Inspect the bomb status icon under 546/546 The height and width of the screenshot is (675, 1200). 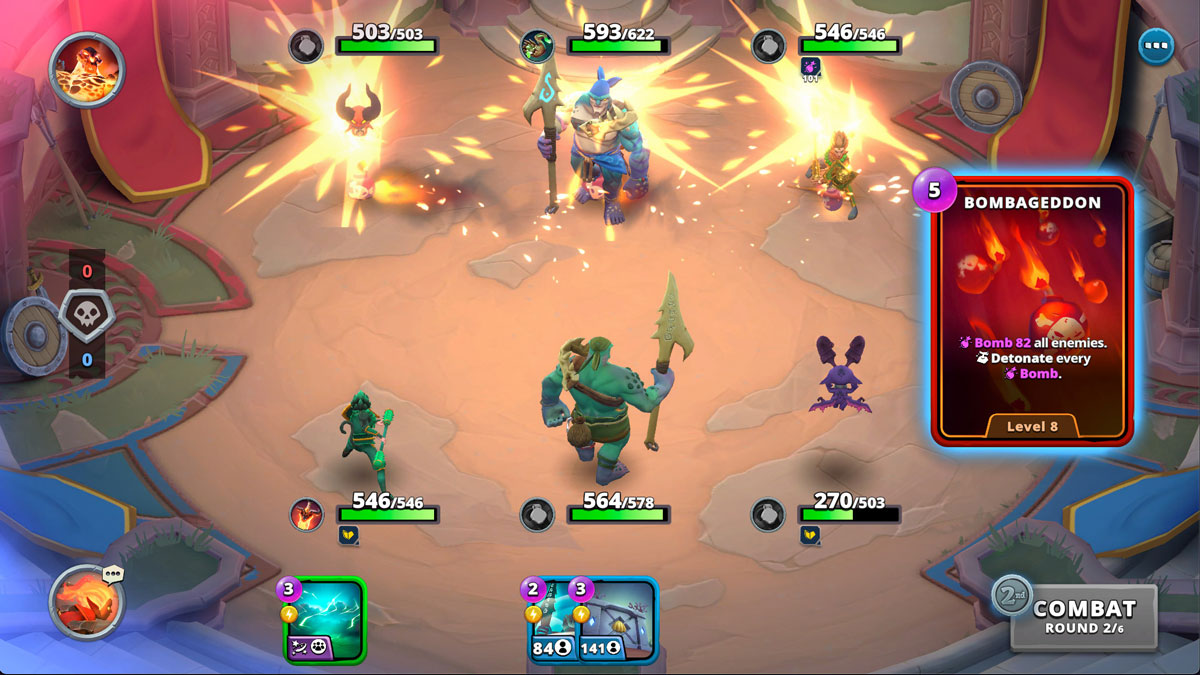810,69
